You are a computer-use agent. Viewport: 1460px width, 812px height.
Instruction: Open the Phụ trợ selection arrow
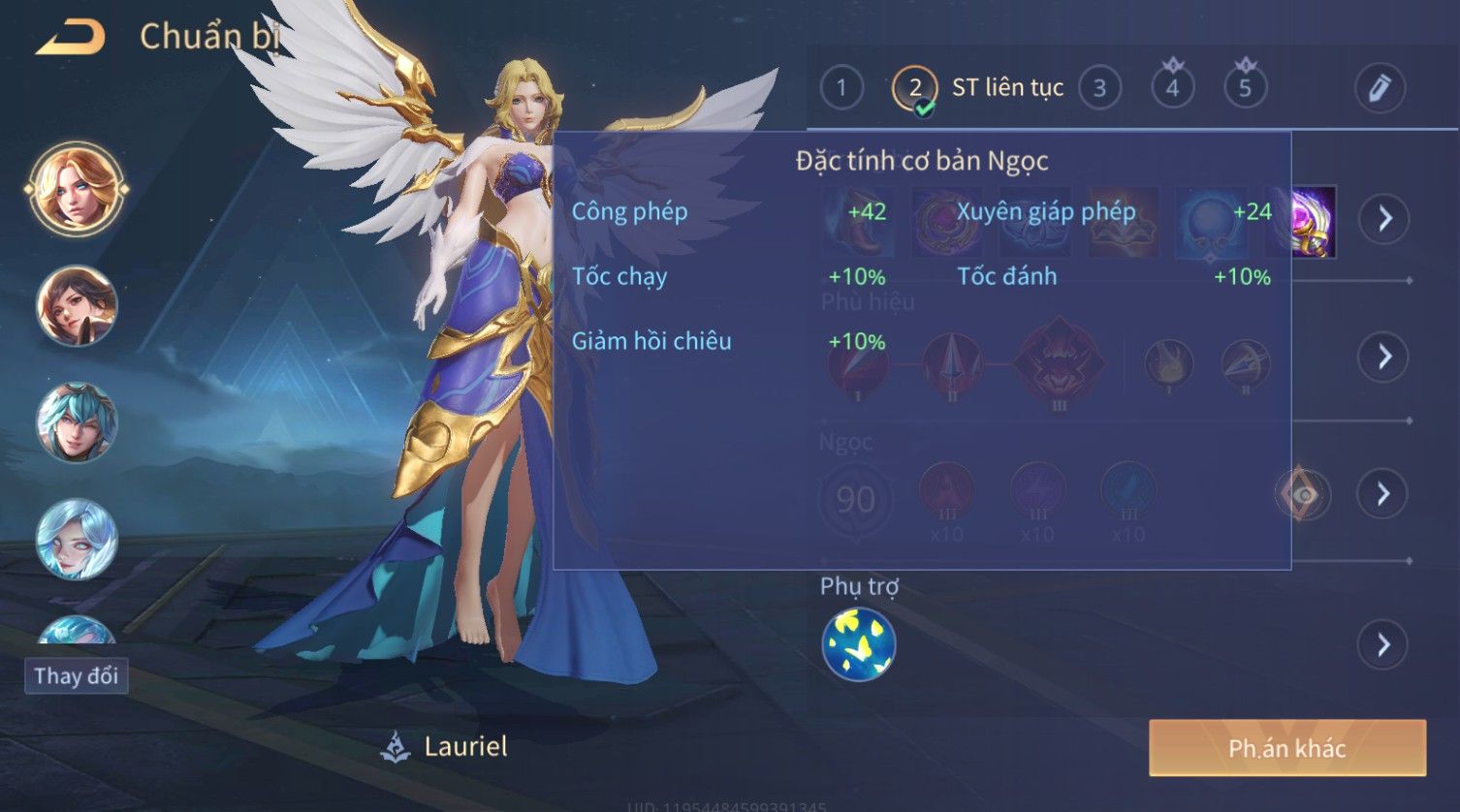(1383, 644)
